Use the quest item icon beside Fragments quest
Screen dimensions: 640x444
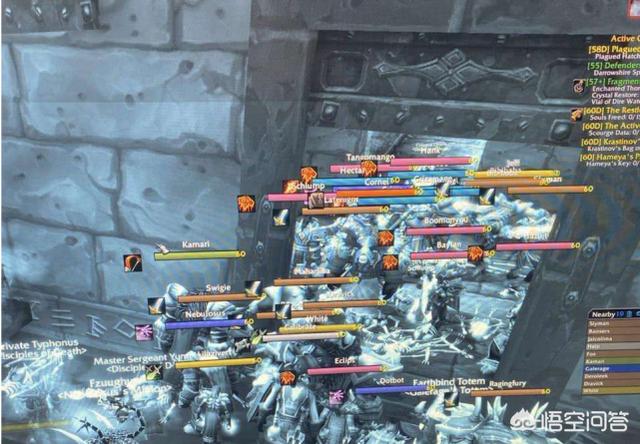[x=578, y=87]
